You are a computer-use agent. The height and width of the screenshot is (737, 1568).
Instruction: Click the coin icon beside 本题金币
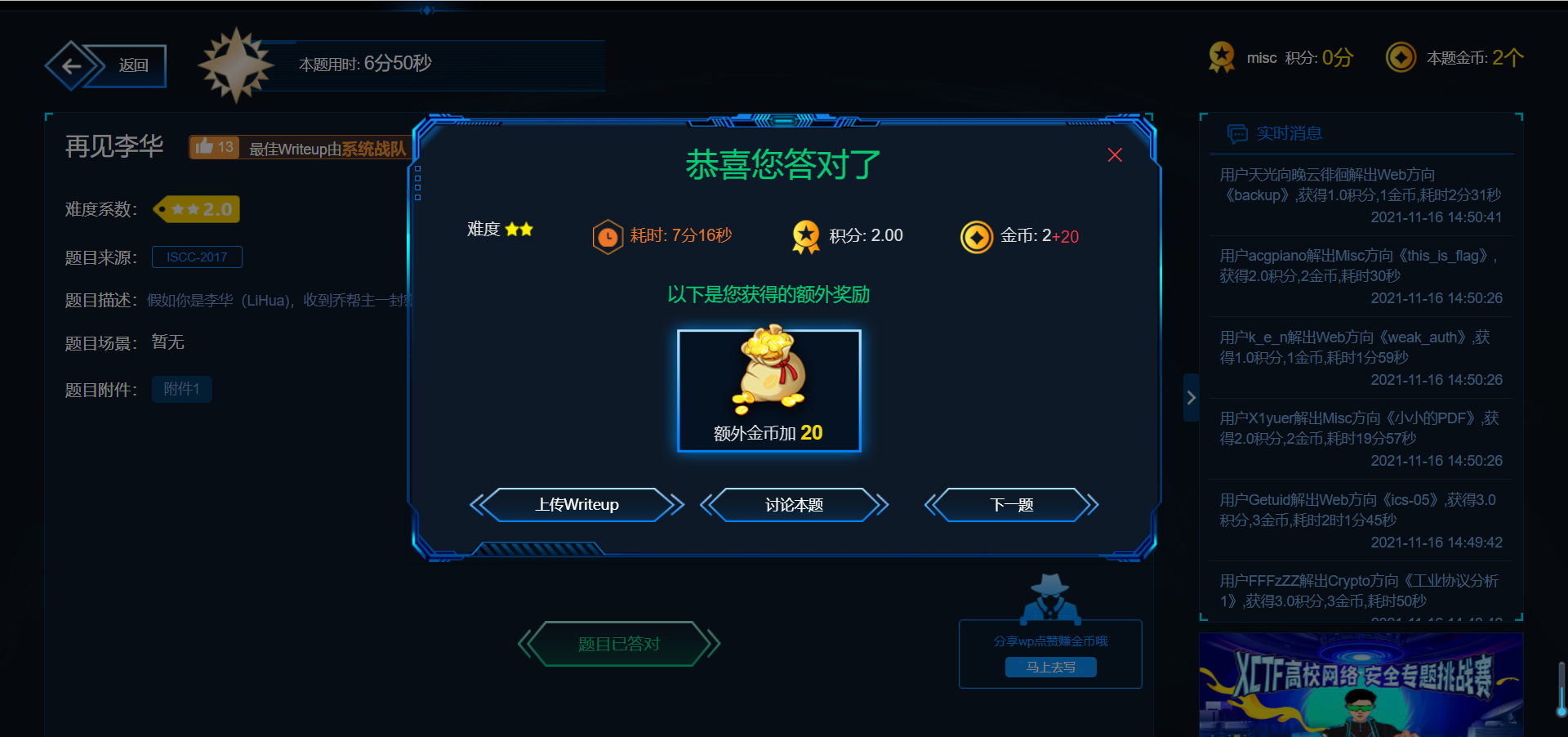pos(1401,57)
